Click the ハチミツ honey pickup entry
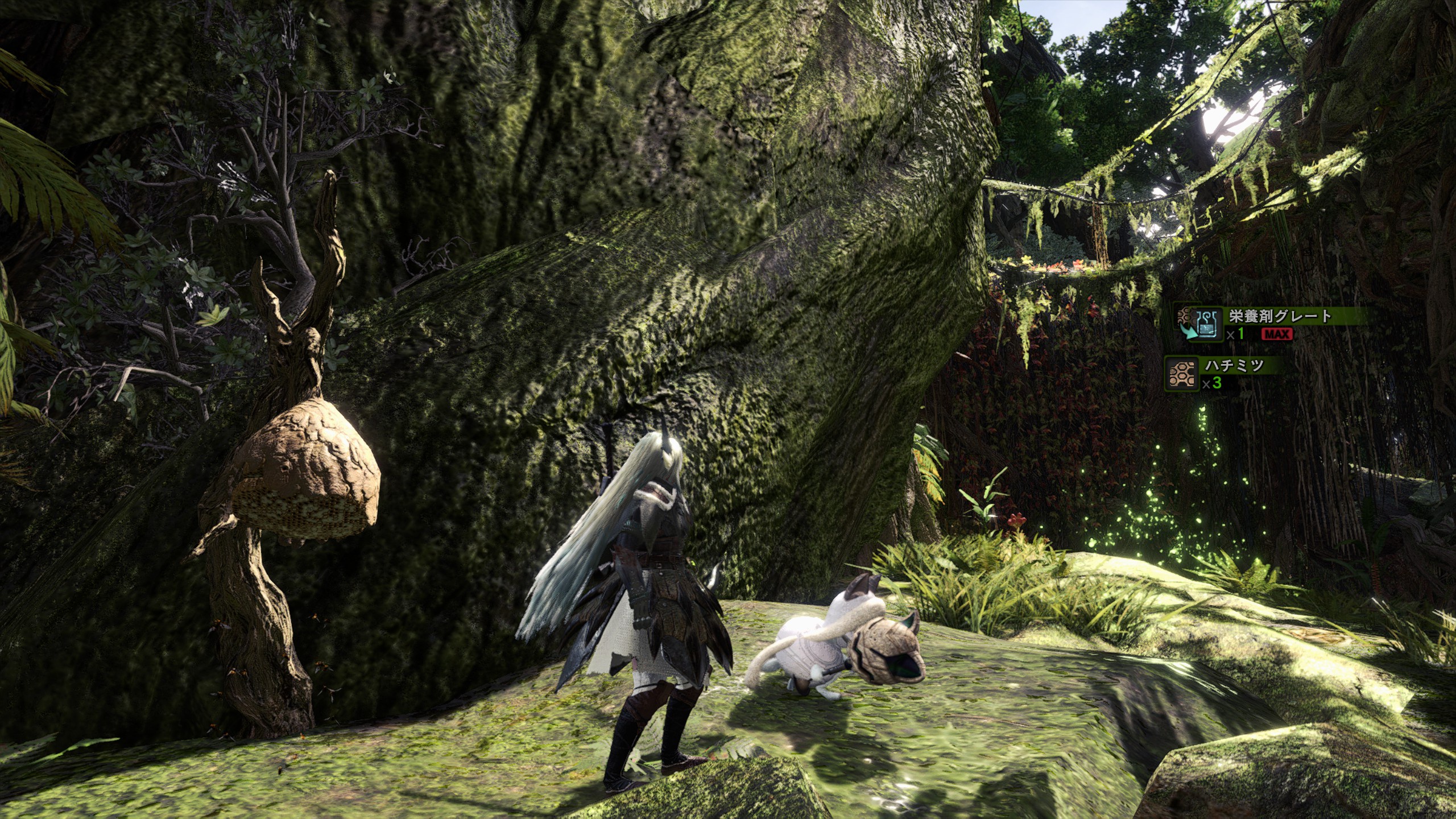Image resolution: width=1456 pixels, height=819 pixels. [x=1223, y=373]
